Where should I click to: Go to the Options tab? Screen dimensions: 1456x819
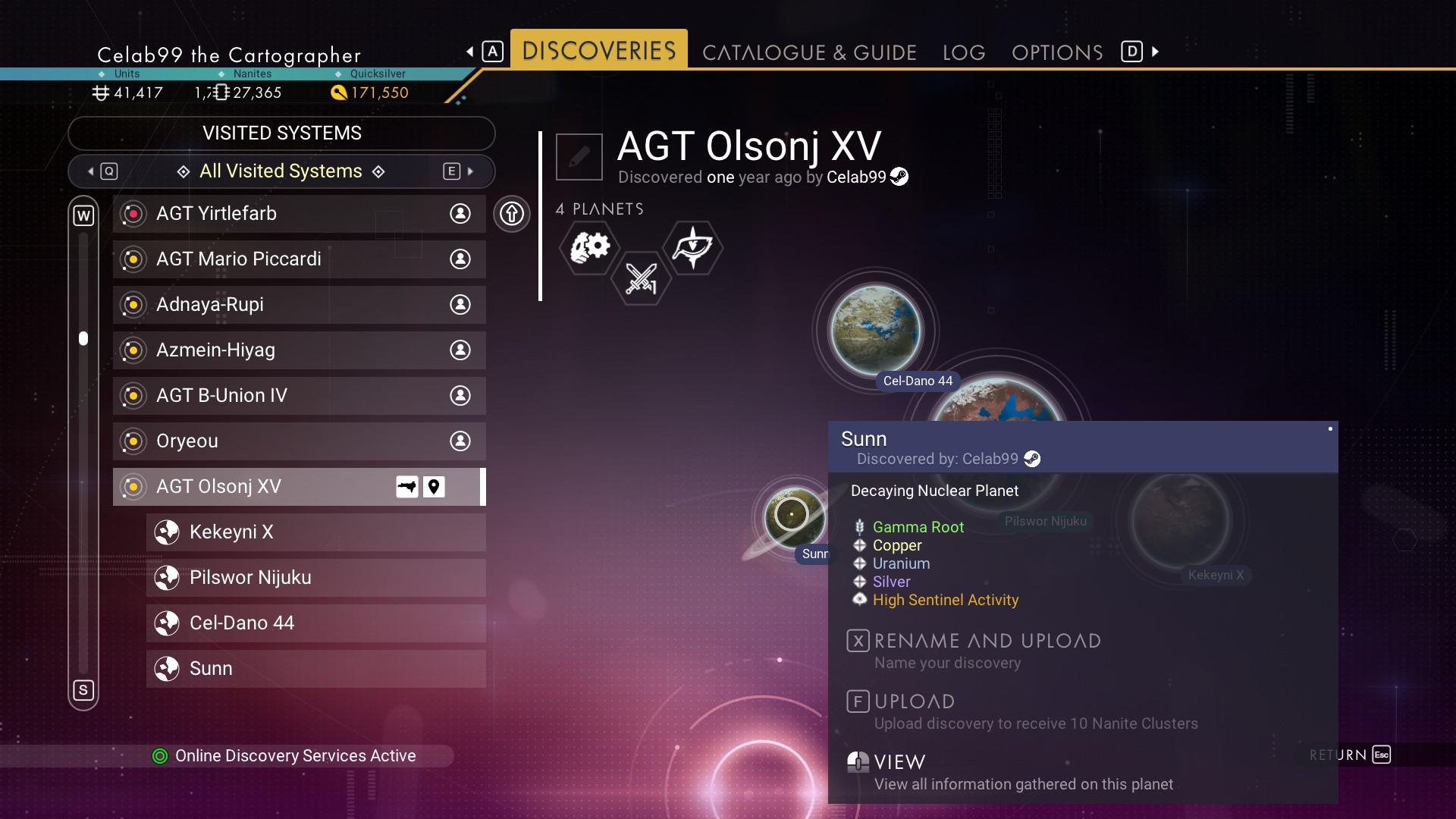point(1057,52)
